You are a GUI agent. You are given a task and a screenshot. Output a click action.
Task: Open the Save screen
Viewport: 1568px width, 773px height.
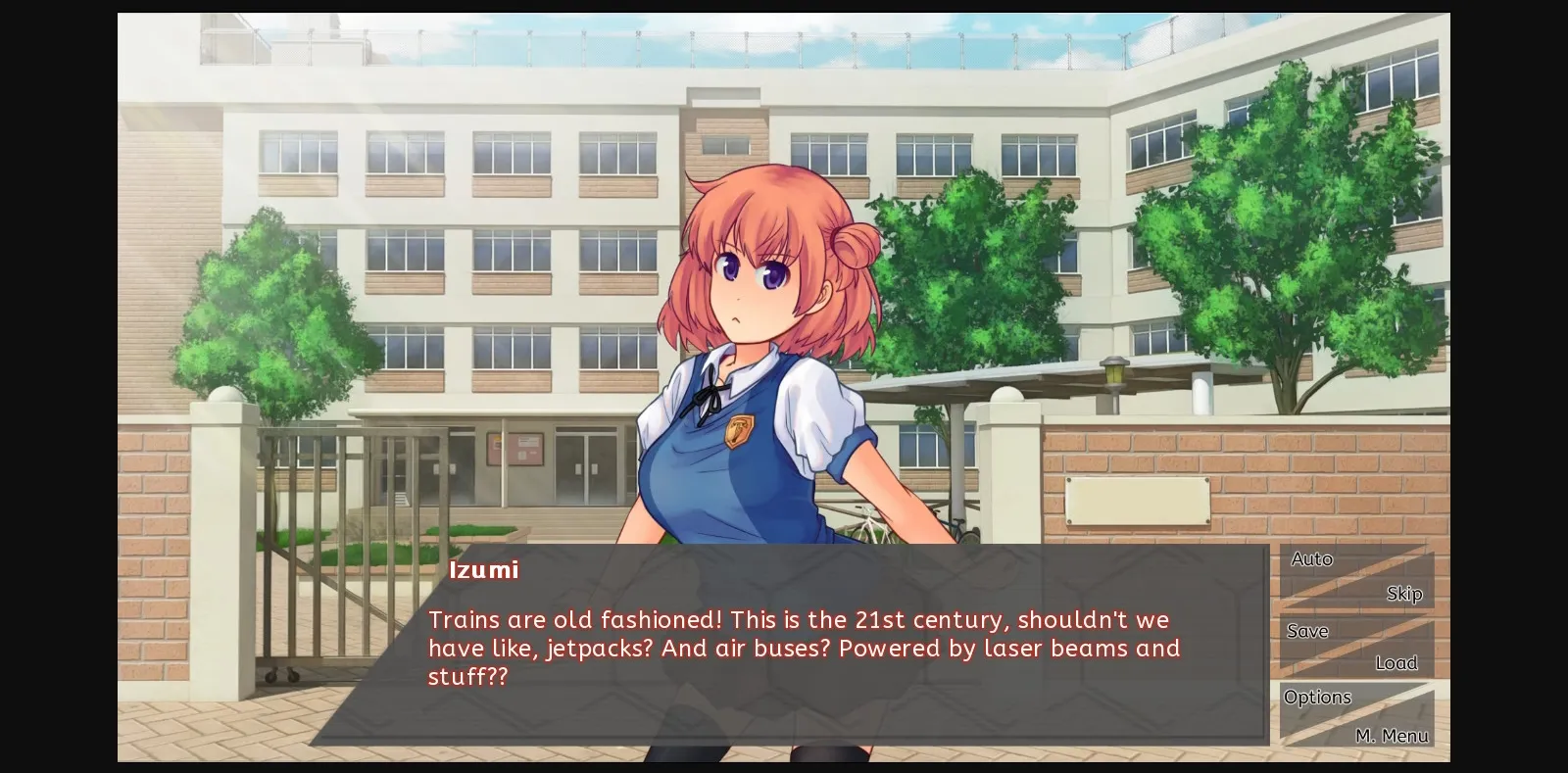(1307, 630)
